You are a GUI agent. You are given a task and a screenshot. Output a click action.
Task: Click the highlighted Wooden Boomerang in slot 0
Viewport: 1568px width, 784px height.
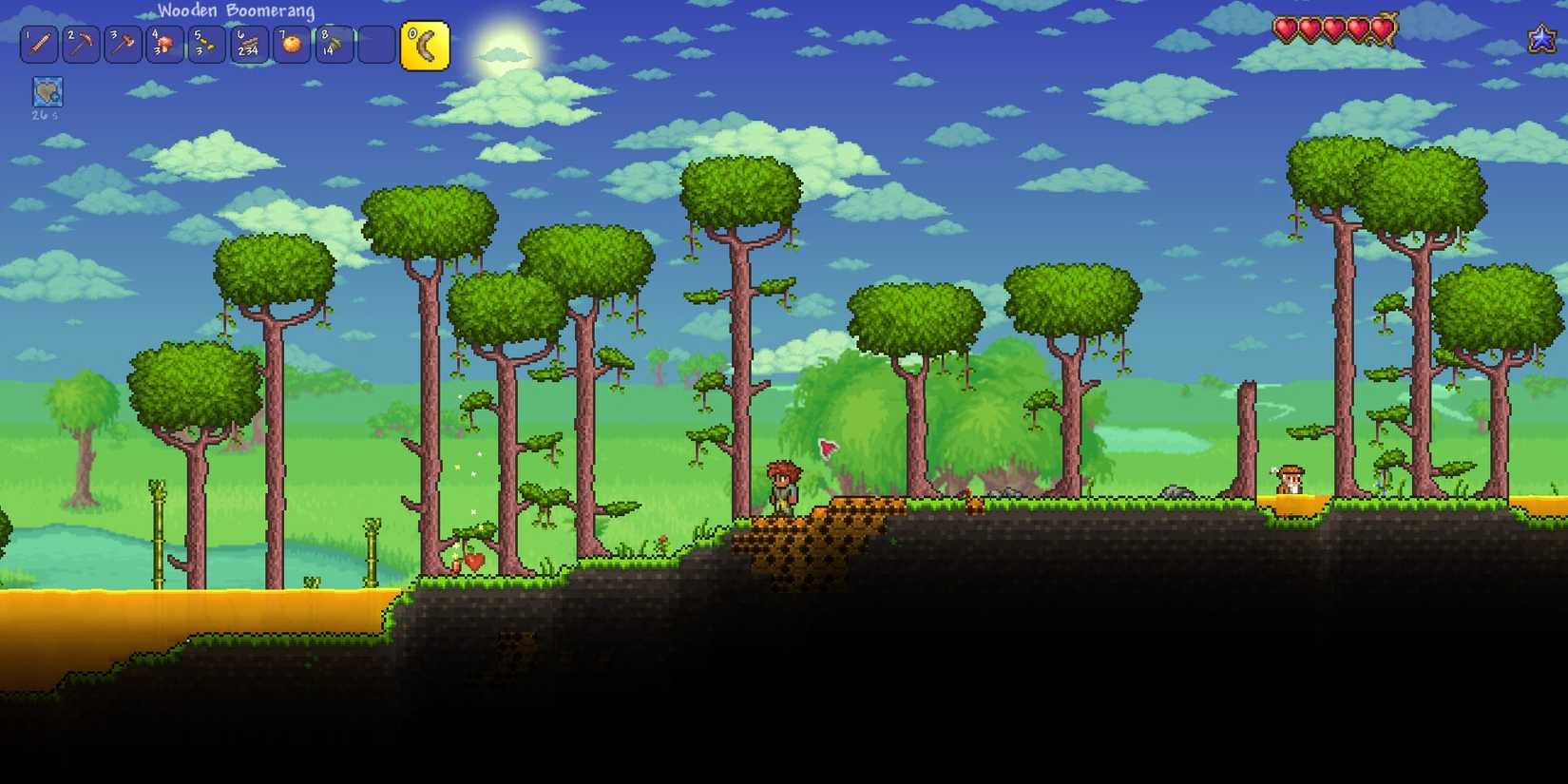coord(427,44)
